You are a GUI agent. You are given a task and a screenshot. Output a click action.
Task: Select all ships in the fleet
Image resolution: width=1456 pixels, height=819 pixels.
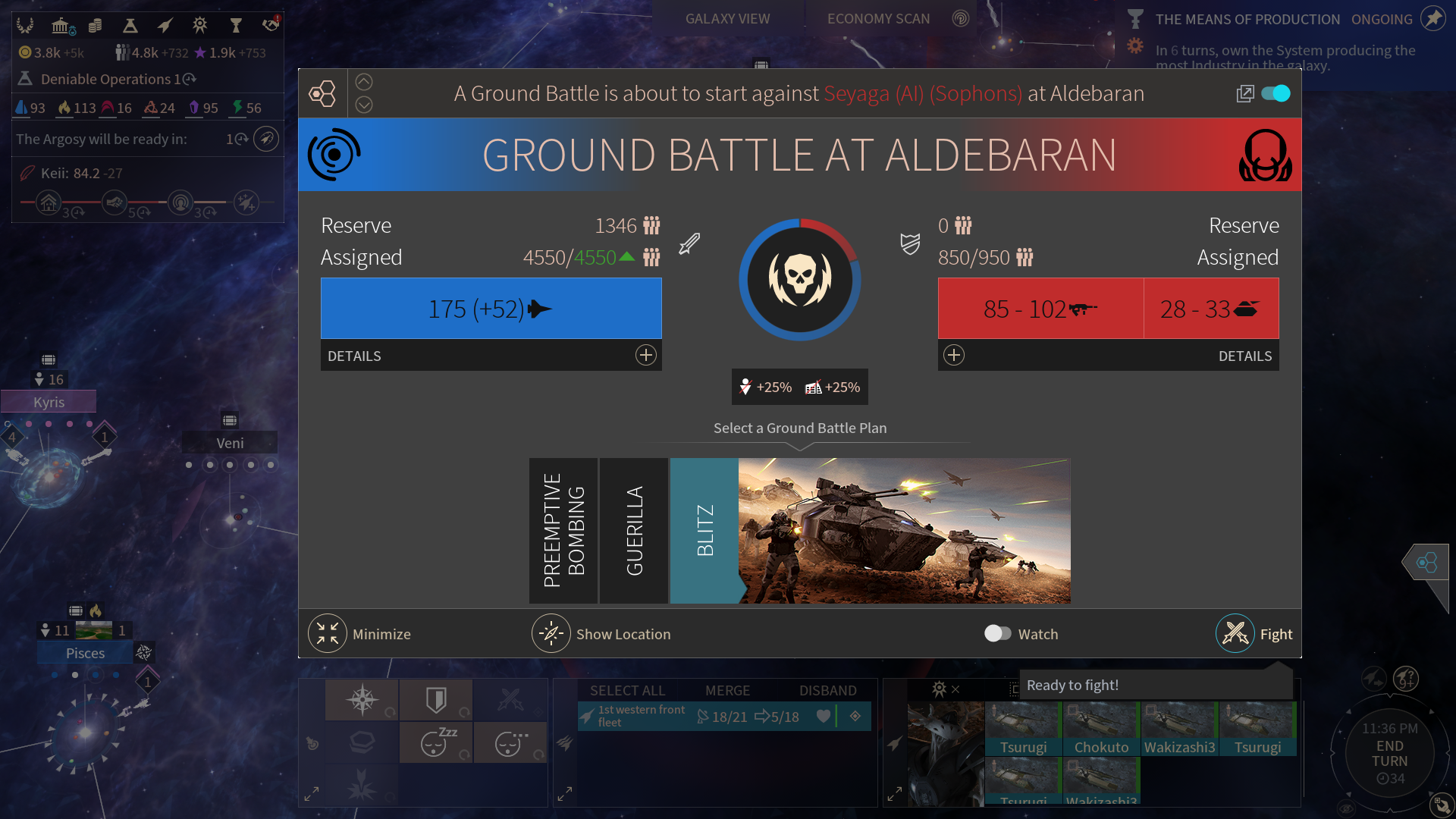click(x=627, y=691)
